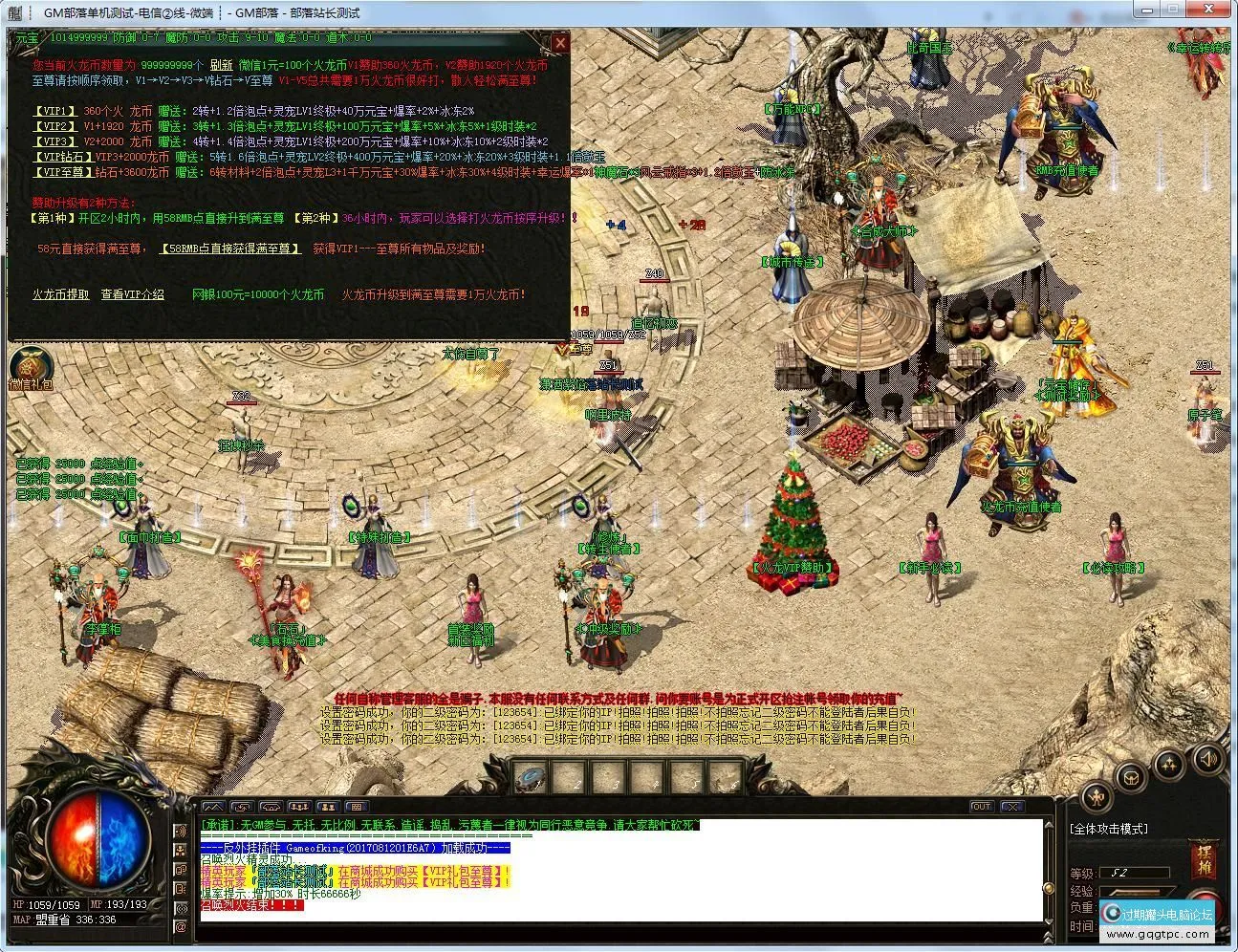Open the character equipment round button

tap(1097, 793)
